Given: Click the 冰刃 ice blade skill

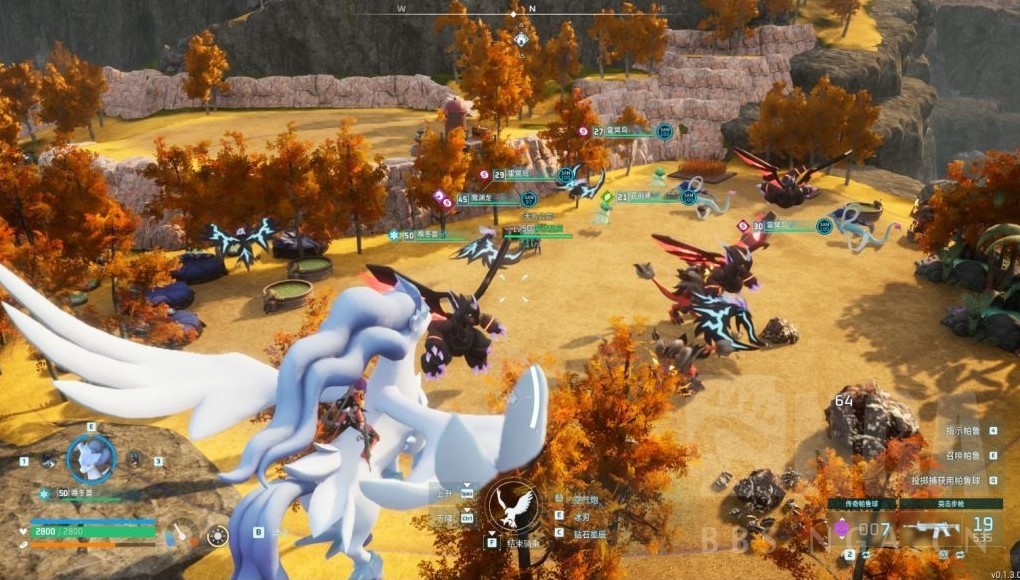Looking at the screenshot, I should pyautogui.click(x=581, y=516).
